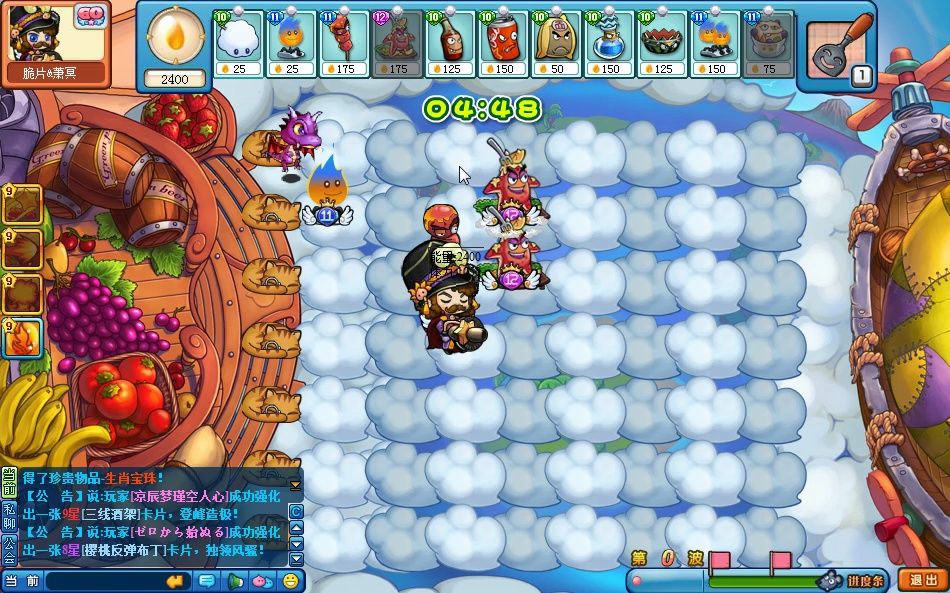Open the 当前 chat channel selector
This screenshot has width=950, height=593.
[22, 581]
